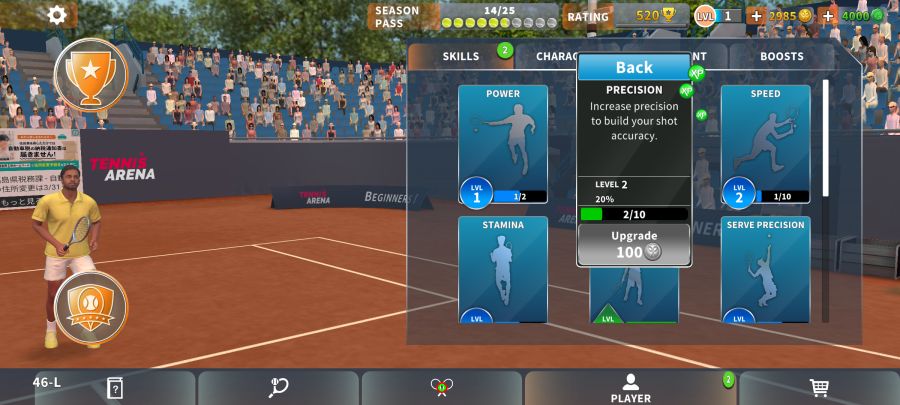
Task: Open the crossed rackets match tab
Action: [x=442, y=388]
